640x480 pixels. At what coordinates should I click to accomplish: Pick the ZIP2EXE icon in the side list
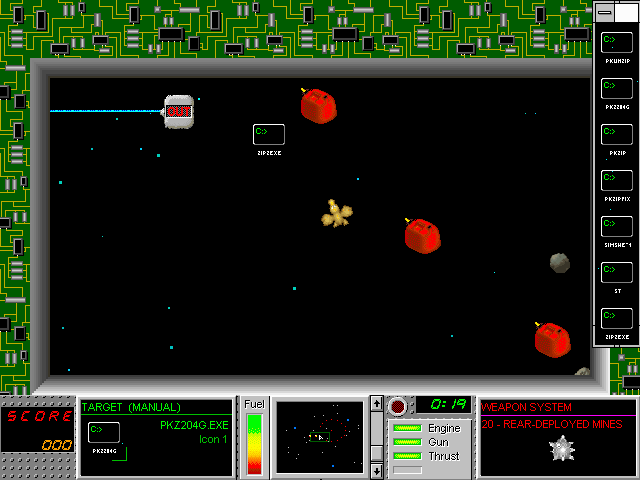617,318
